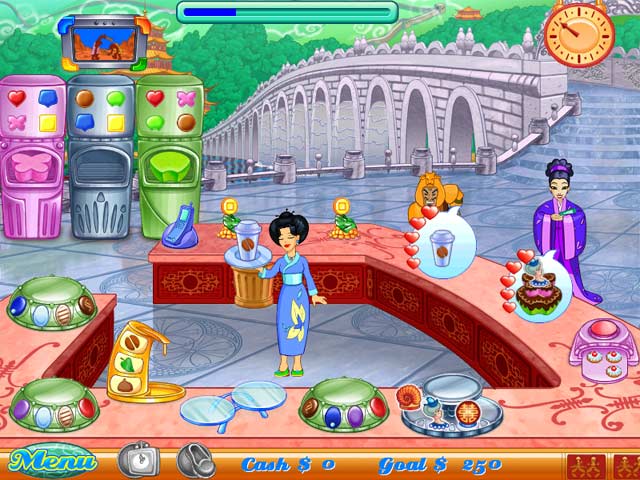Choose the red heart on the pink oven
The width and height of the screenshot is (640, 480).
pos(17,98)
